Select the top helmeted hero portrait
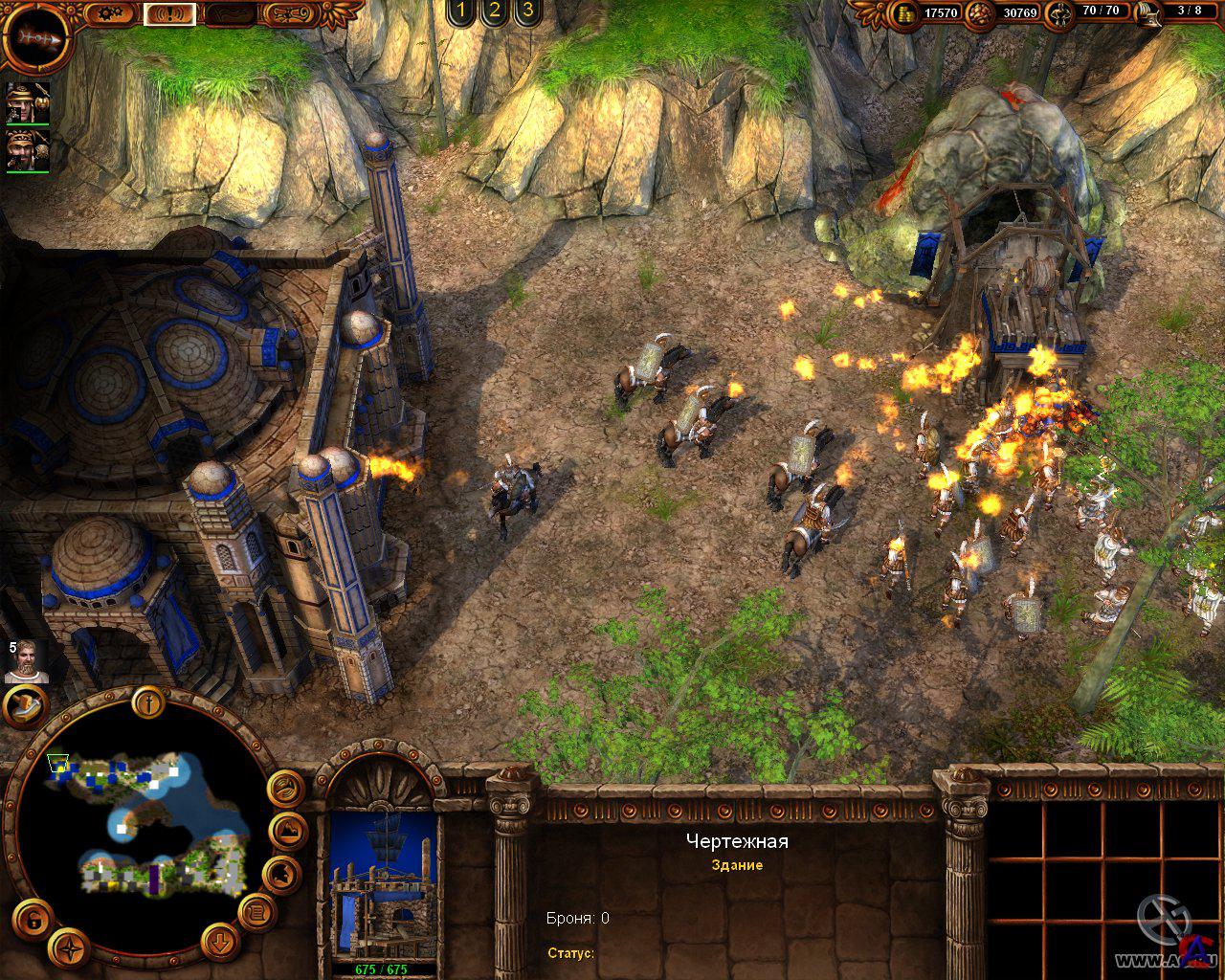The height and width of the screenshot is (980, 1225). (x=28, y=102)
